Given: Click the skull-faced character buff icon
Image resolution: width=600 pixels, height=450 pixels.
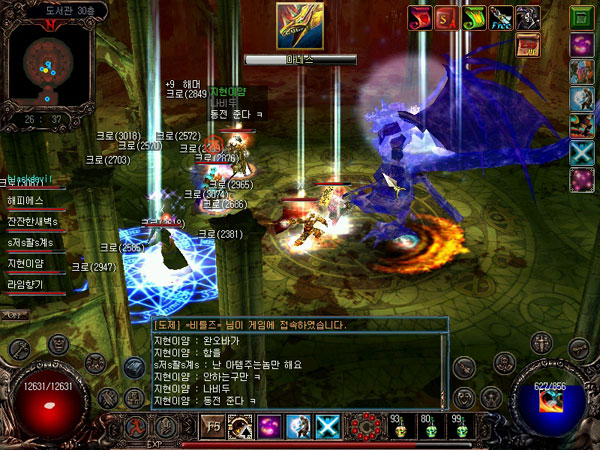Looking at the screenshot, I should pos(527,18).
